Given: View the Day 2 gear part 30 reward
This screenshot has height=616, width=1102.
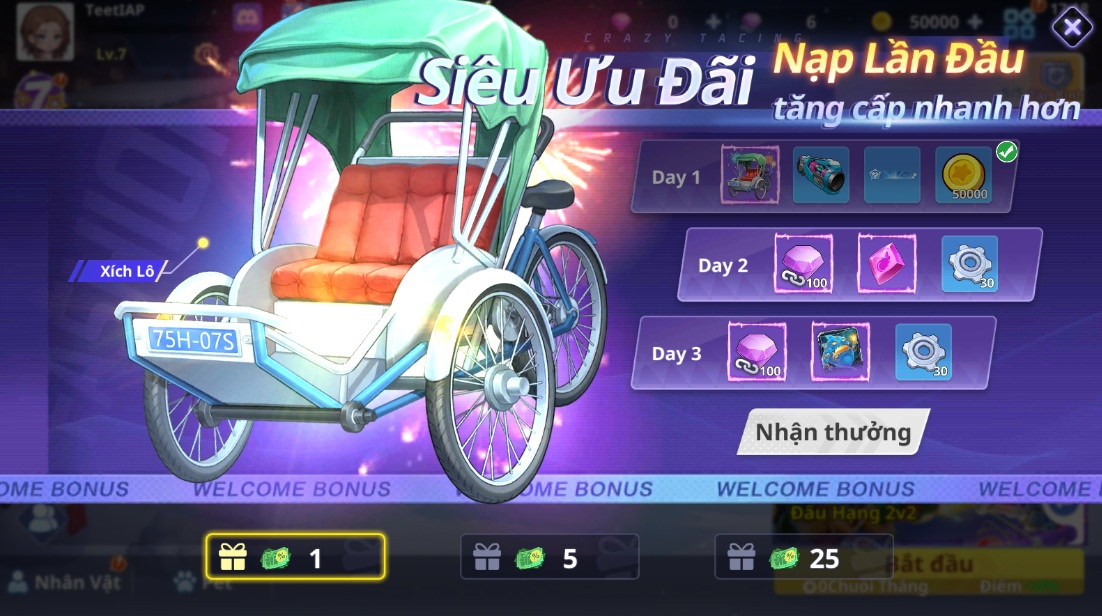Looking at the screenshot, I should click(969, 264).
